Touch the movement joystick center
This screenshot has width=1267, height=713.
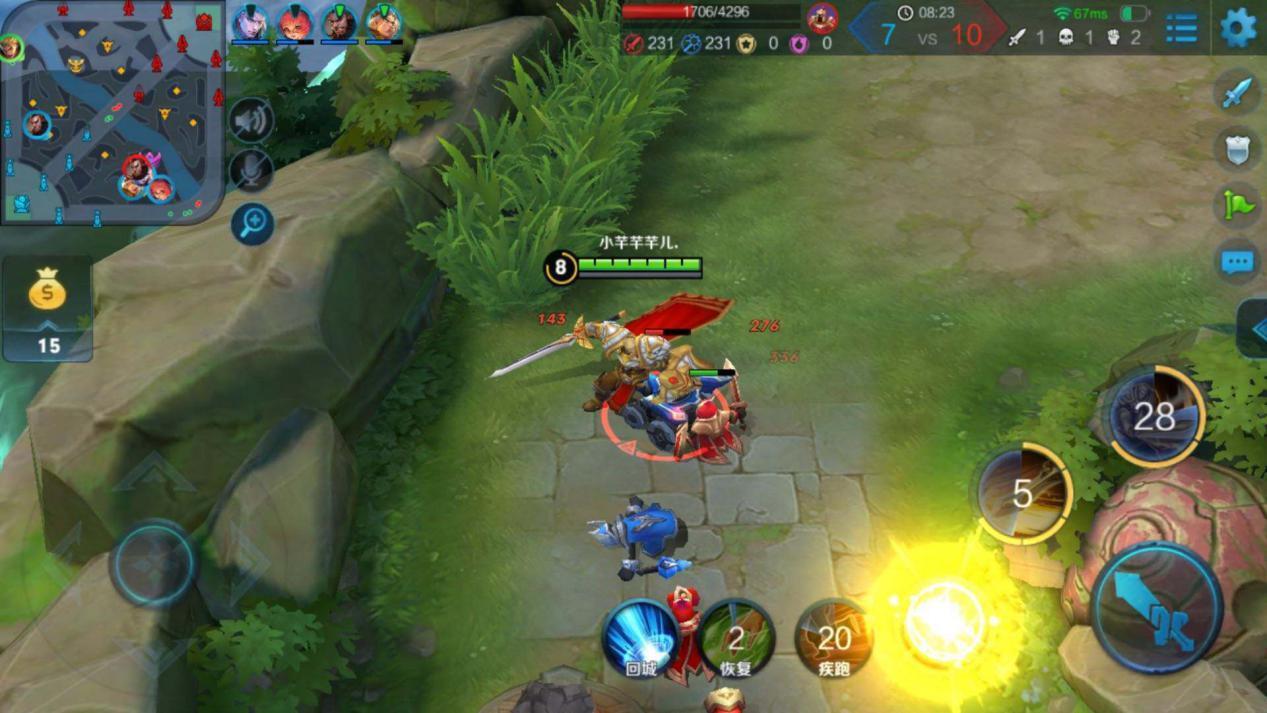[x=153, y=564]
